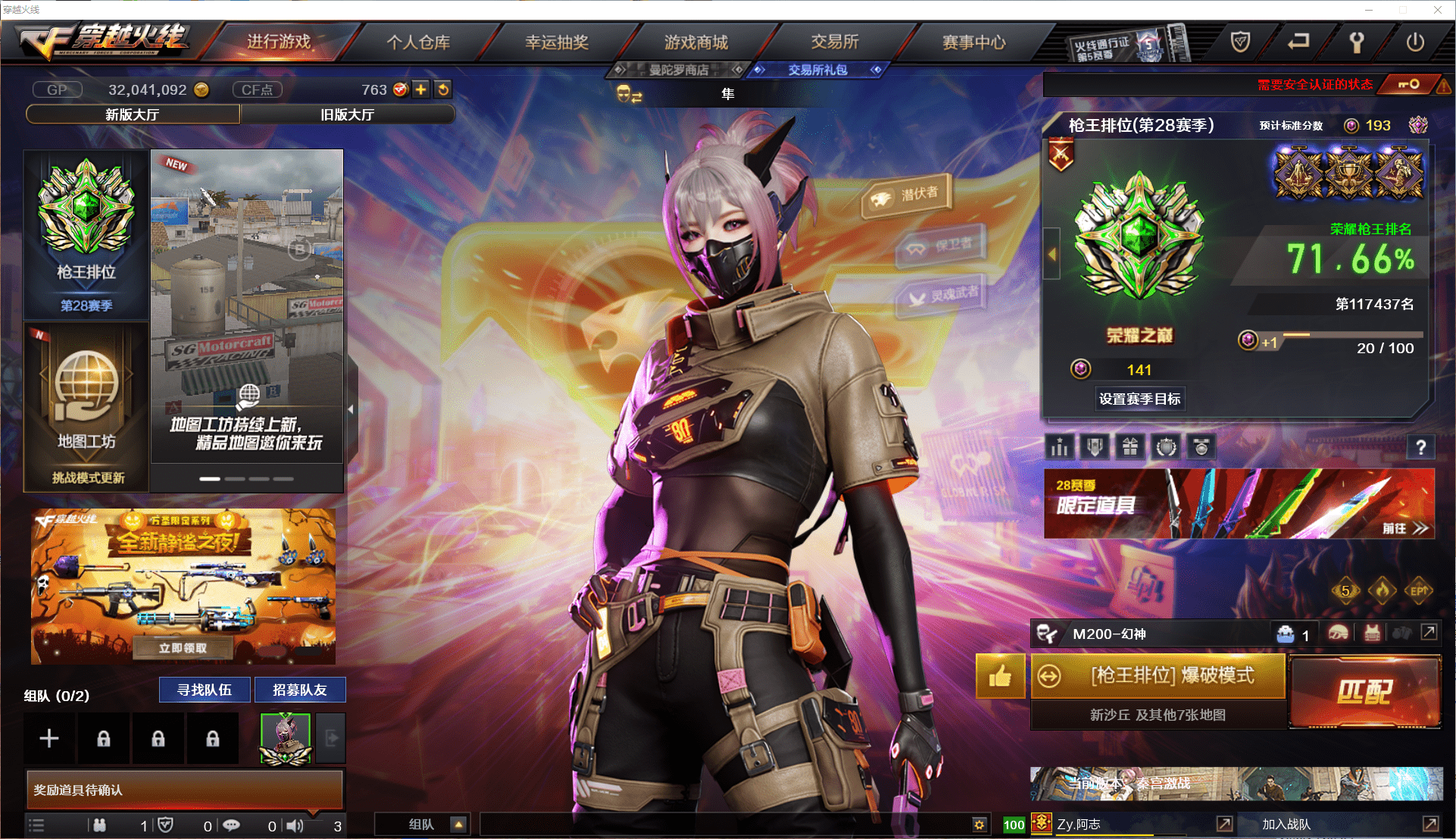Image resolution: width=1456 pixels, height=839 pixels.
Task: Open the 交易所 exchange tab
Action: [x=834, y=42]
